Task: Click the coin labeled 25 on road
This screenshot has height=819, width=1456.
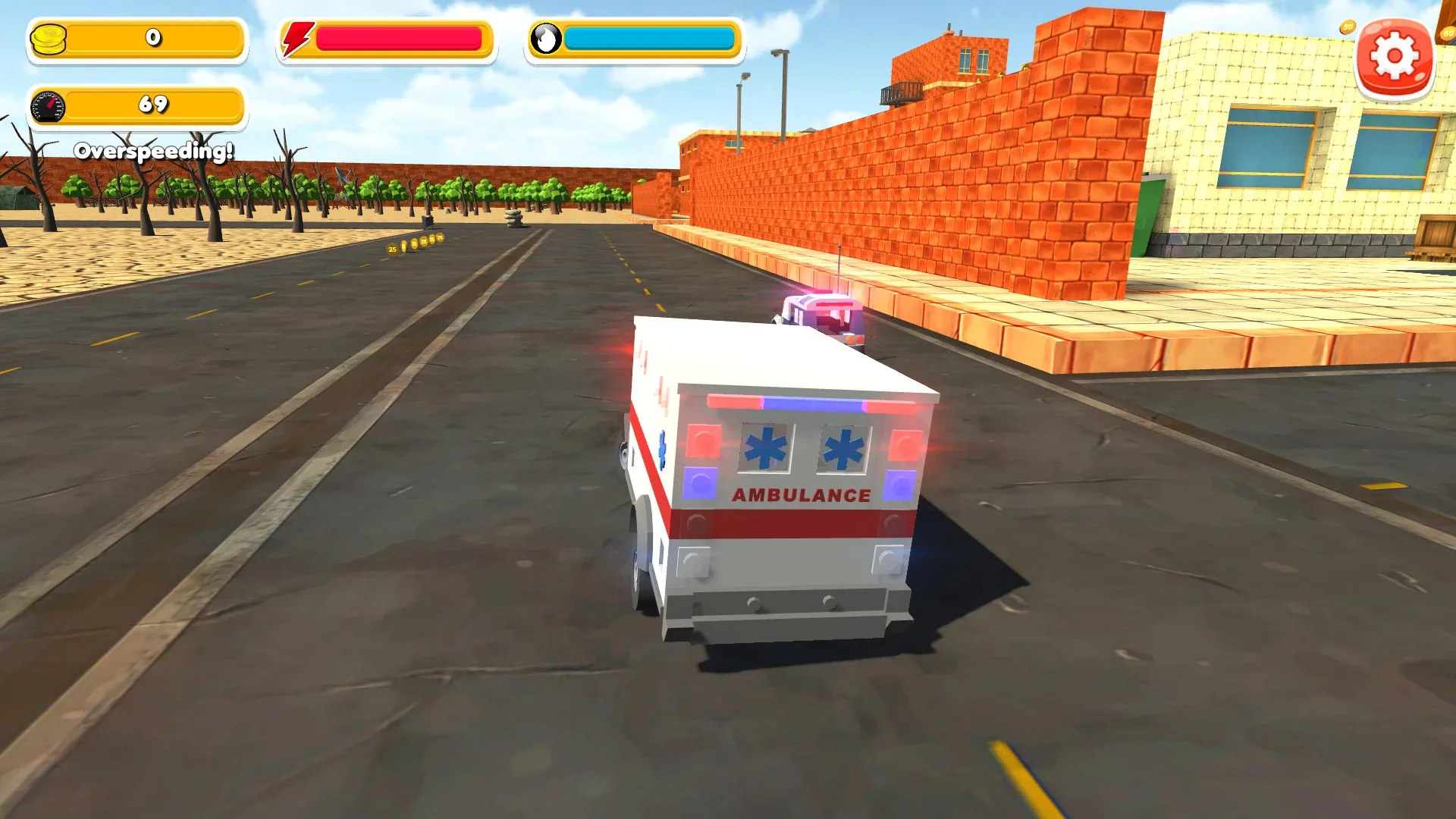Action: coord(392,248)
